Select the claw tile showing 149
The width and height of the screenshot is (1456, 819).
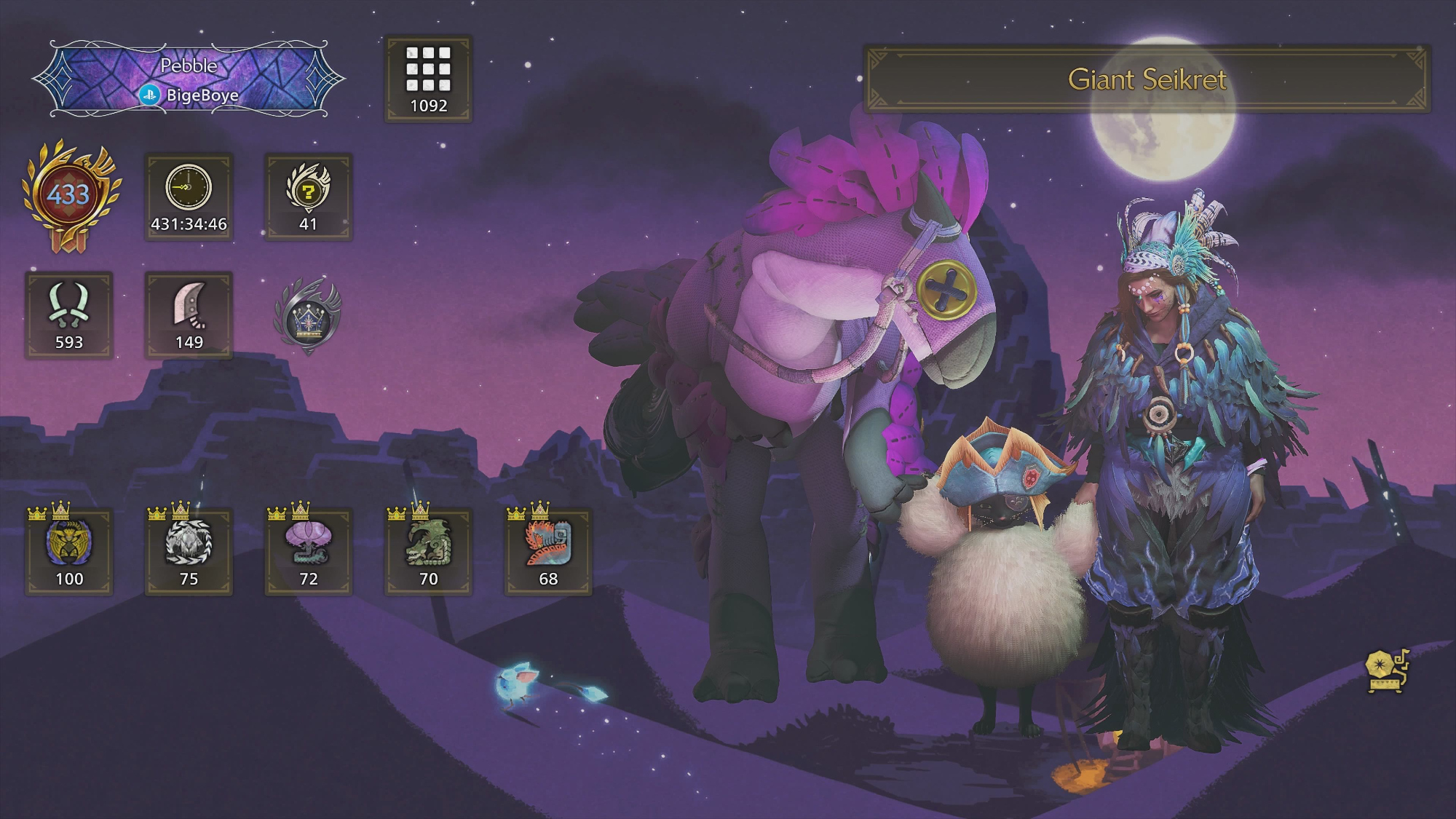[189, 315]
